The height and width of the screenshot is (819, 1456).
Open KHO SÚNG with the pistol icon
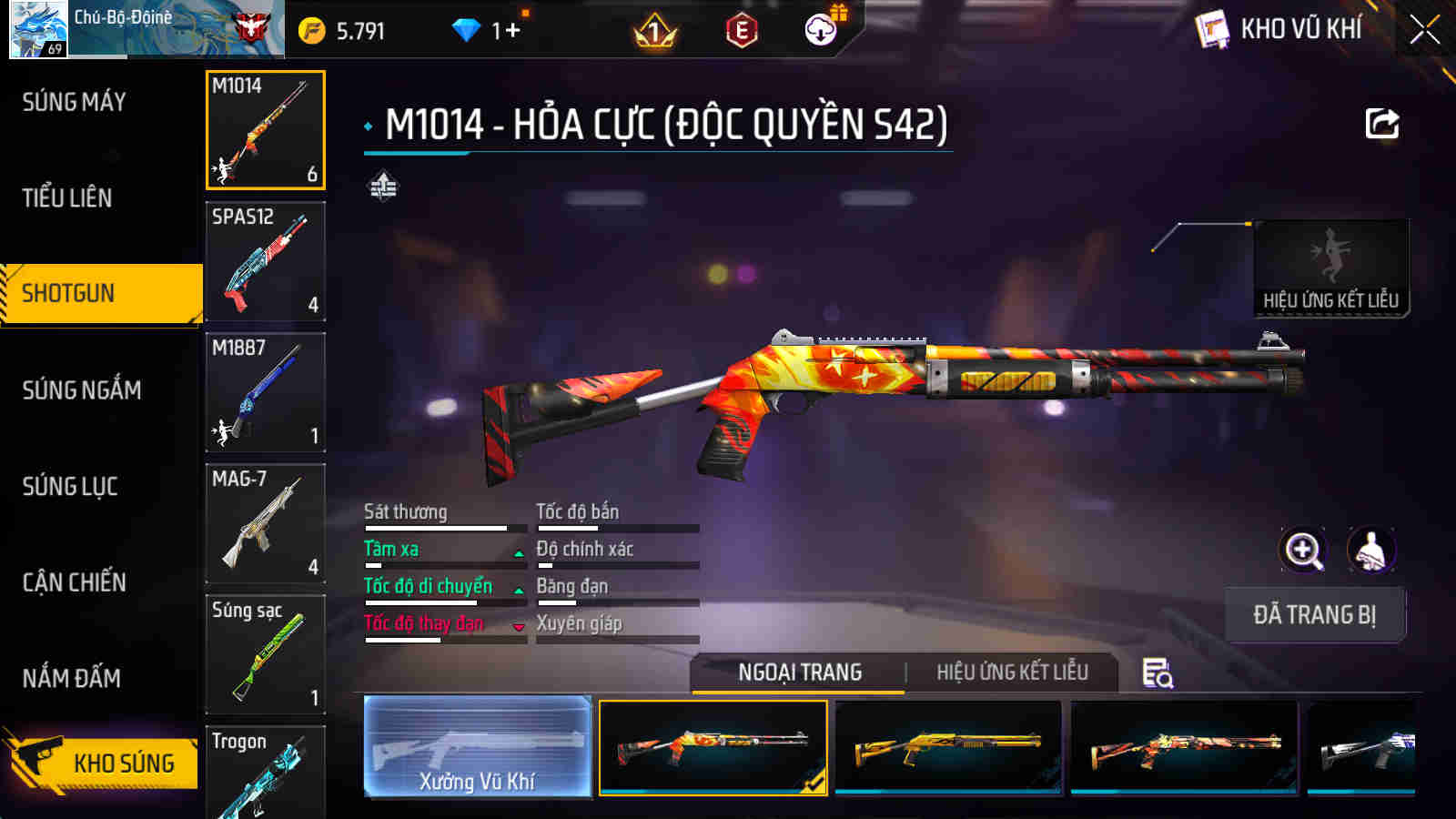[x=100, y=763]
